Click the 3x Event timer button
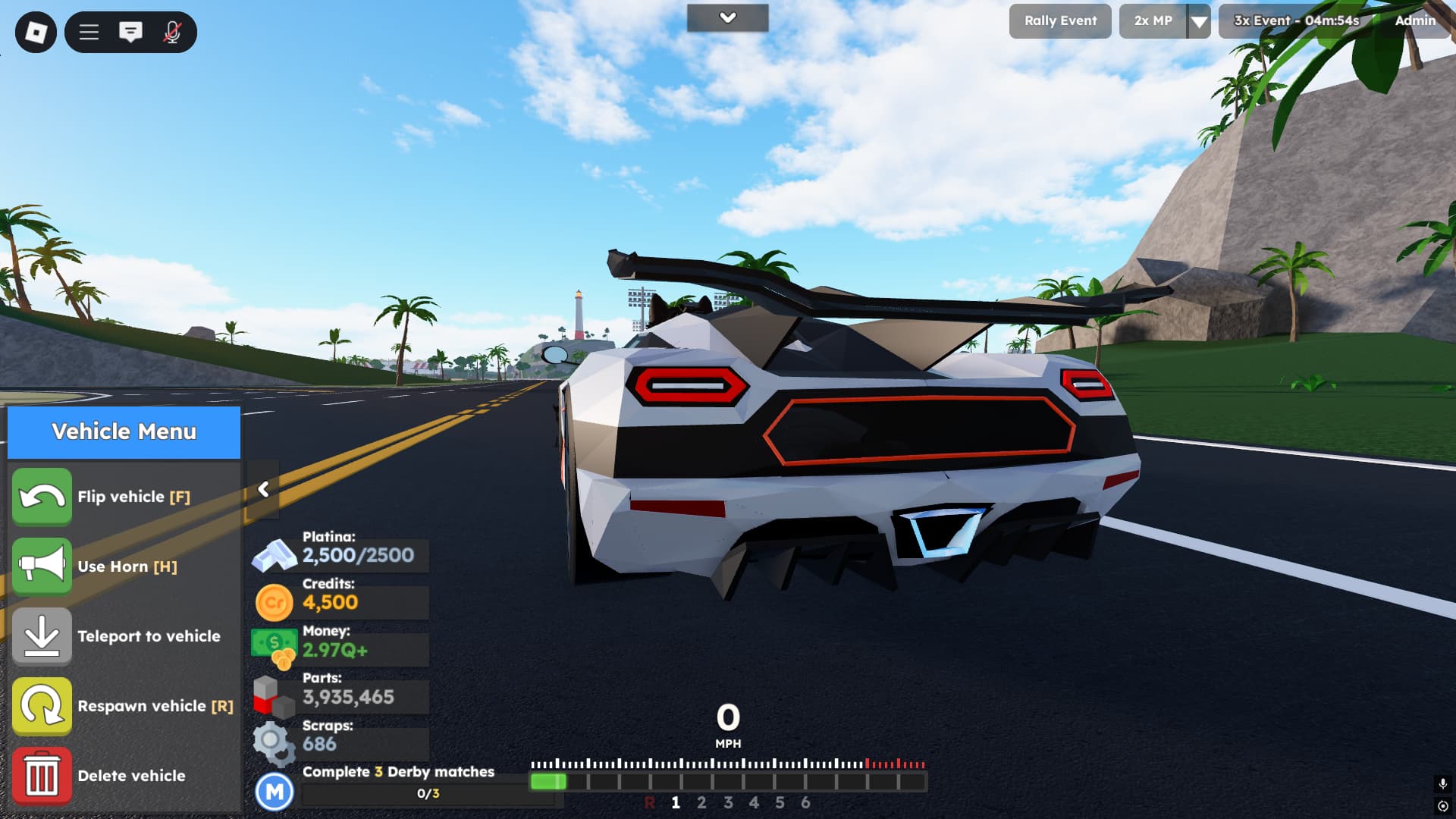This screenshot has width=1456, height=819. point(1296,21)
